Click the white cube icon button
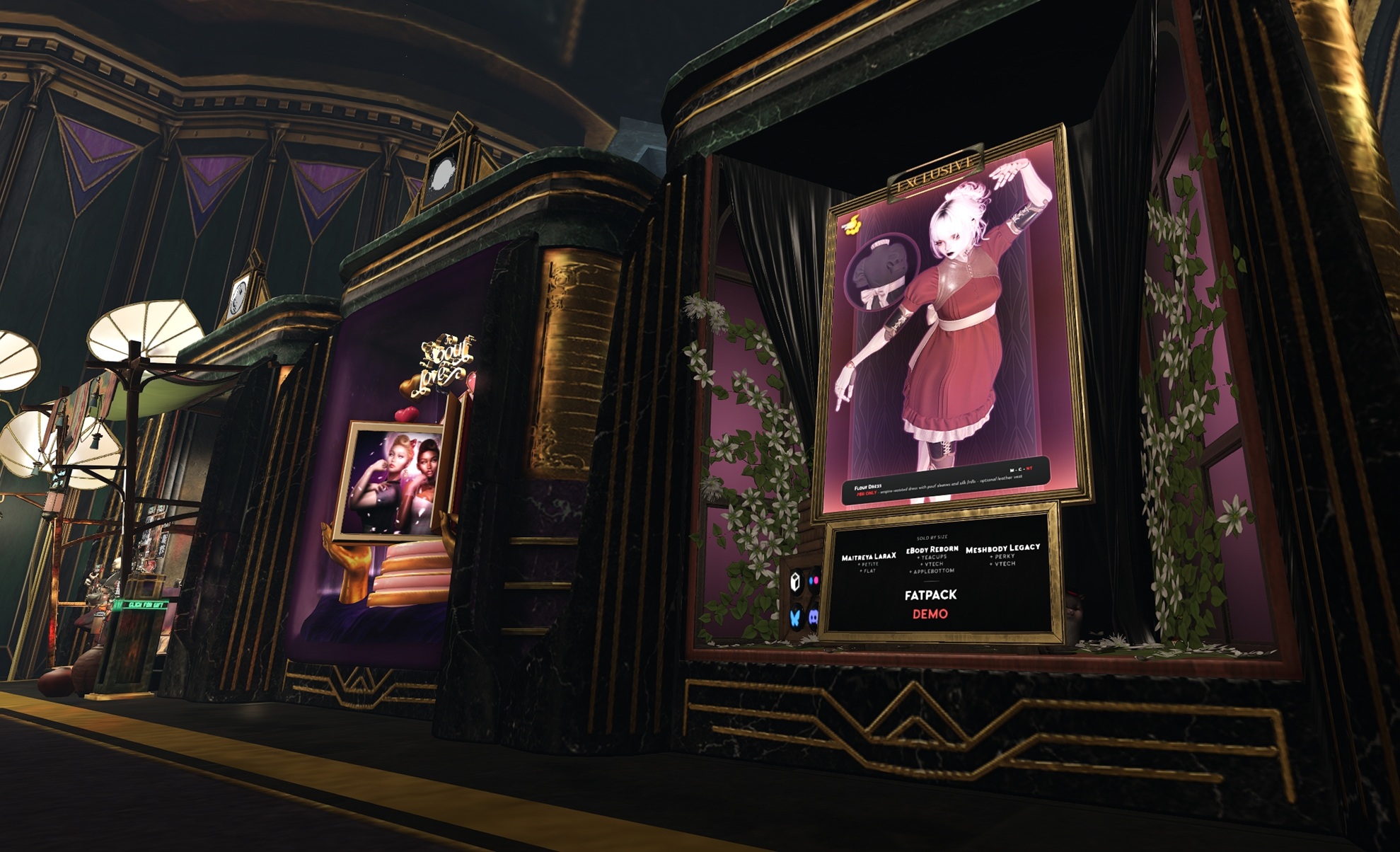The image size is (1400, 852). (795, 582)
